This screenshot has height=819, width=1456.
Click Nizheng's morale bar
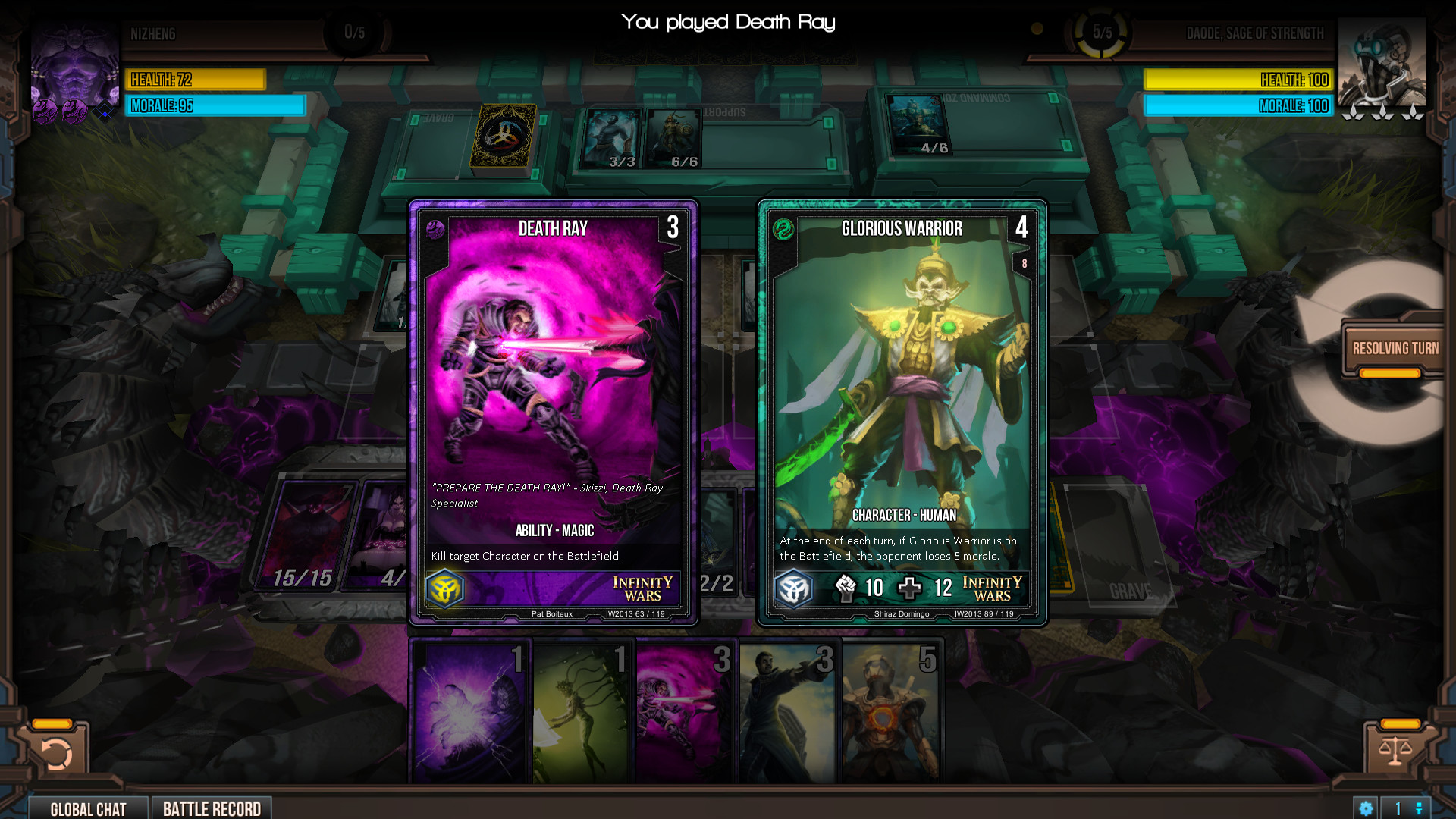pyautogui.click(x=215, y=106)
